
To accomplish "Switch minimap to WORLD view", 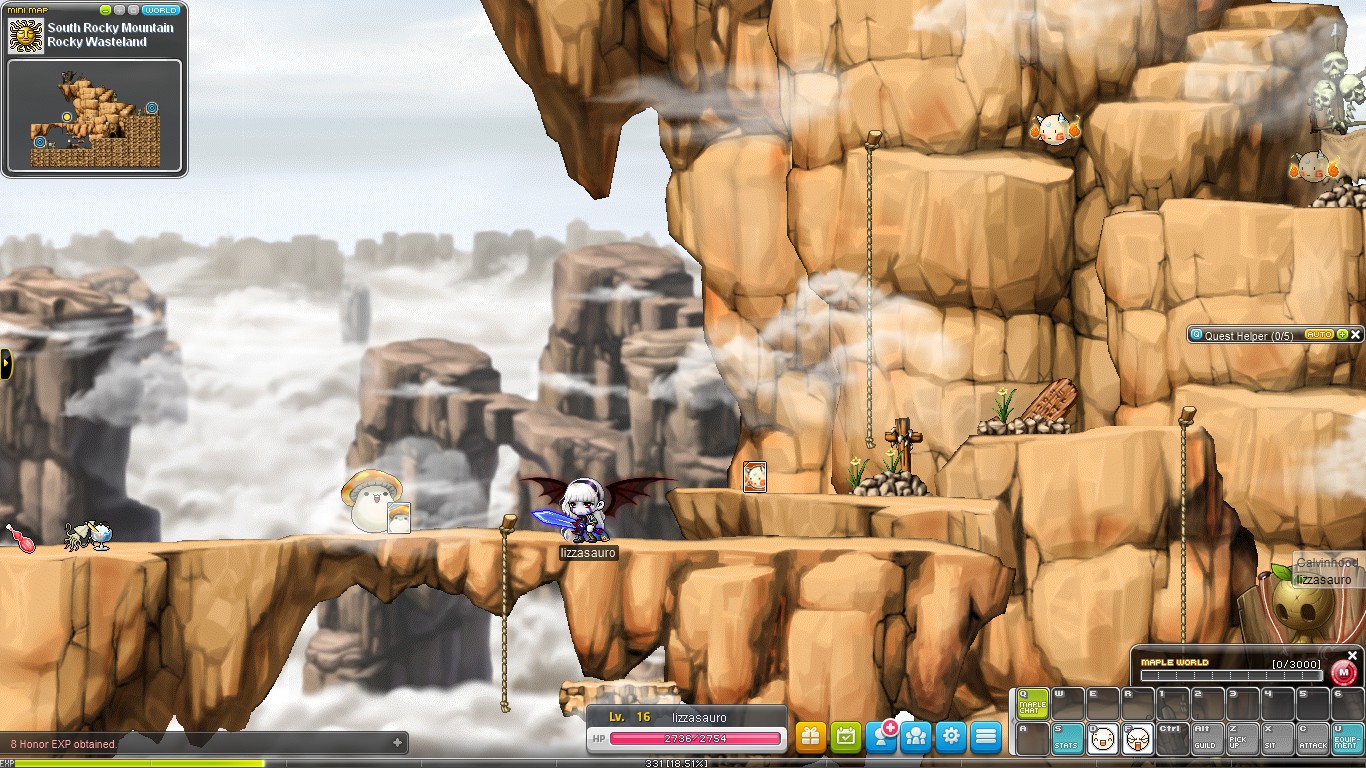I will [x=163, y=10].
